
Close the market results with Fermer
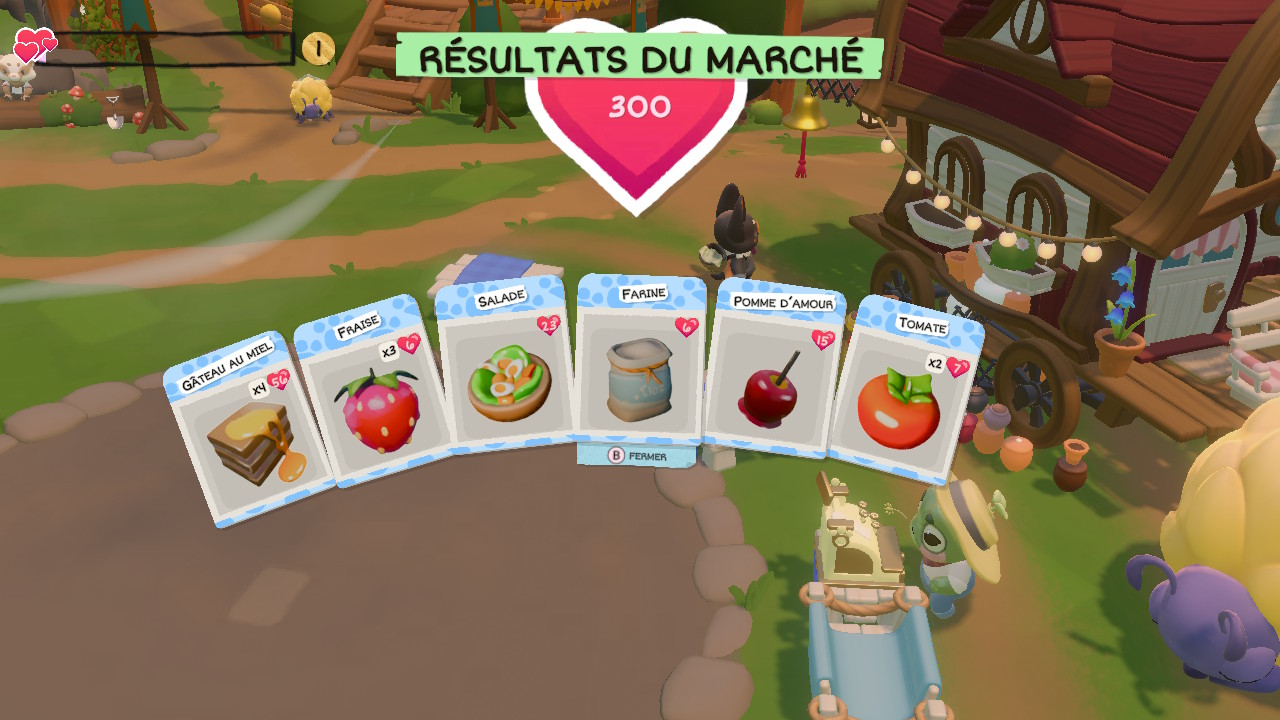click(x=637, y=456)
